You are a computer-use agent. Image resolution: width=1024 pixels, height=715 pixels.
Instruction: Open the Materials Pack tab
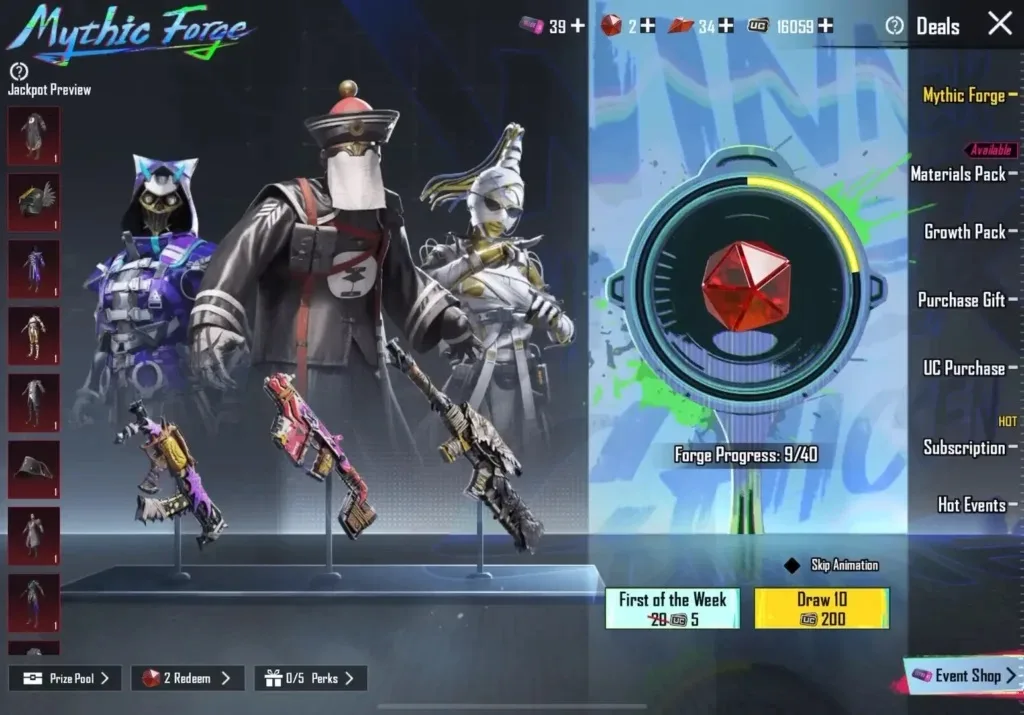958,174
